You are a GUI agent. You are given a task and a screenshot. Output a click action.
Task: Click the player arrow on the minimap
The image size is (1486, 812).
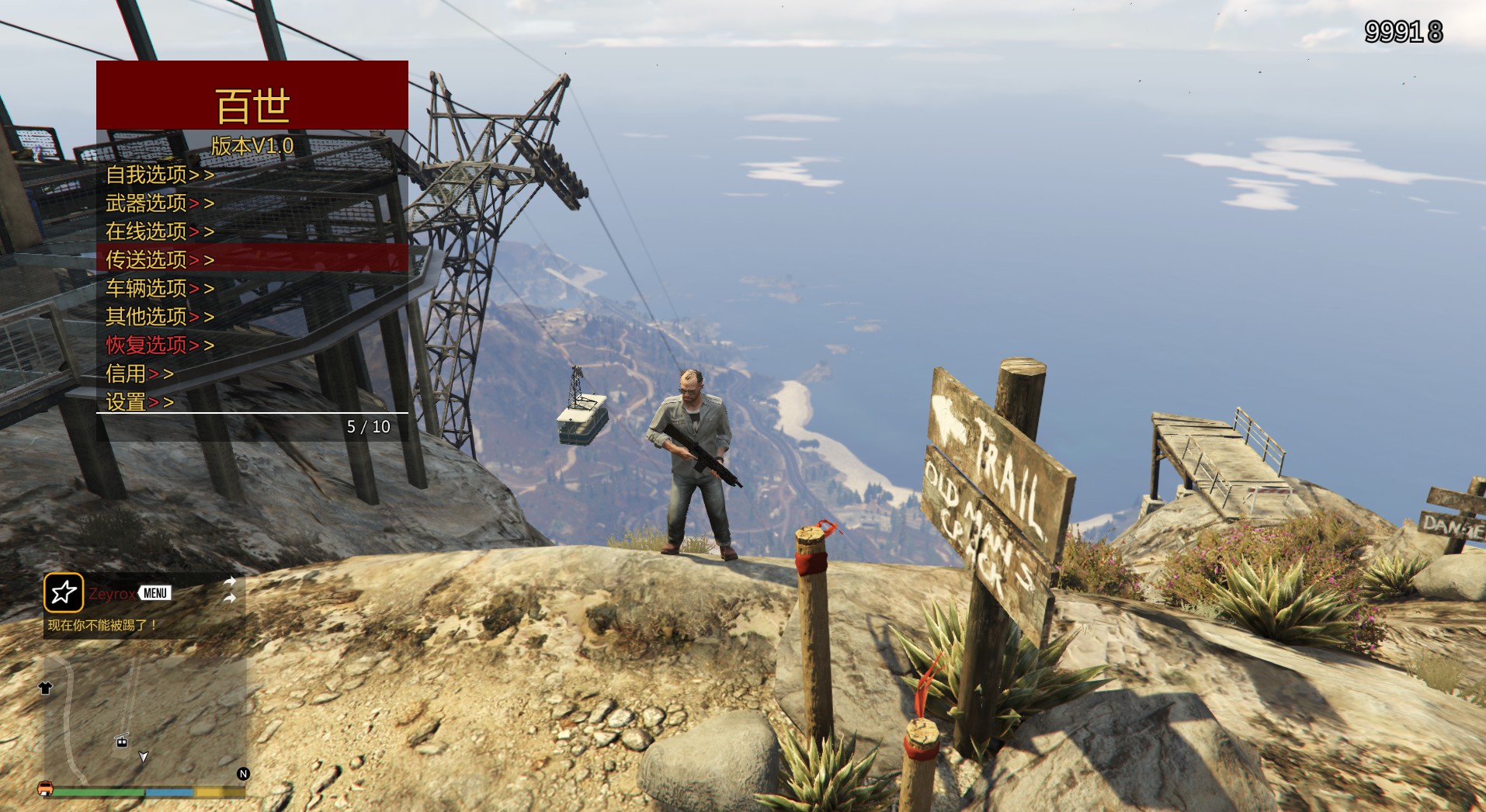pos(143,757)
